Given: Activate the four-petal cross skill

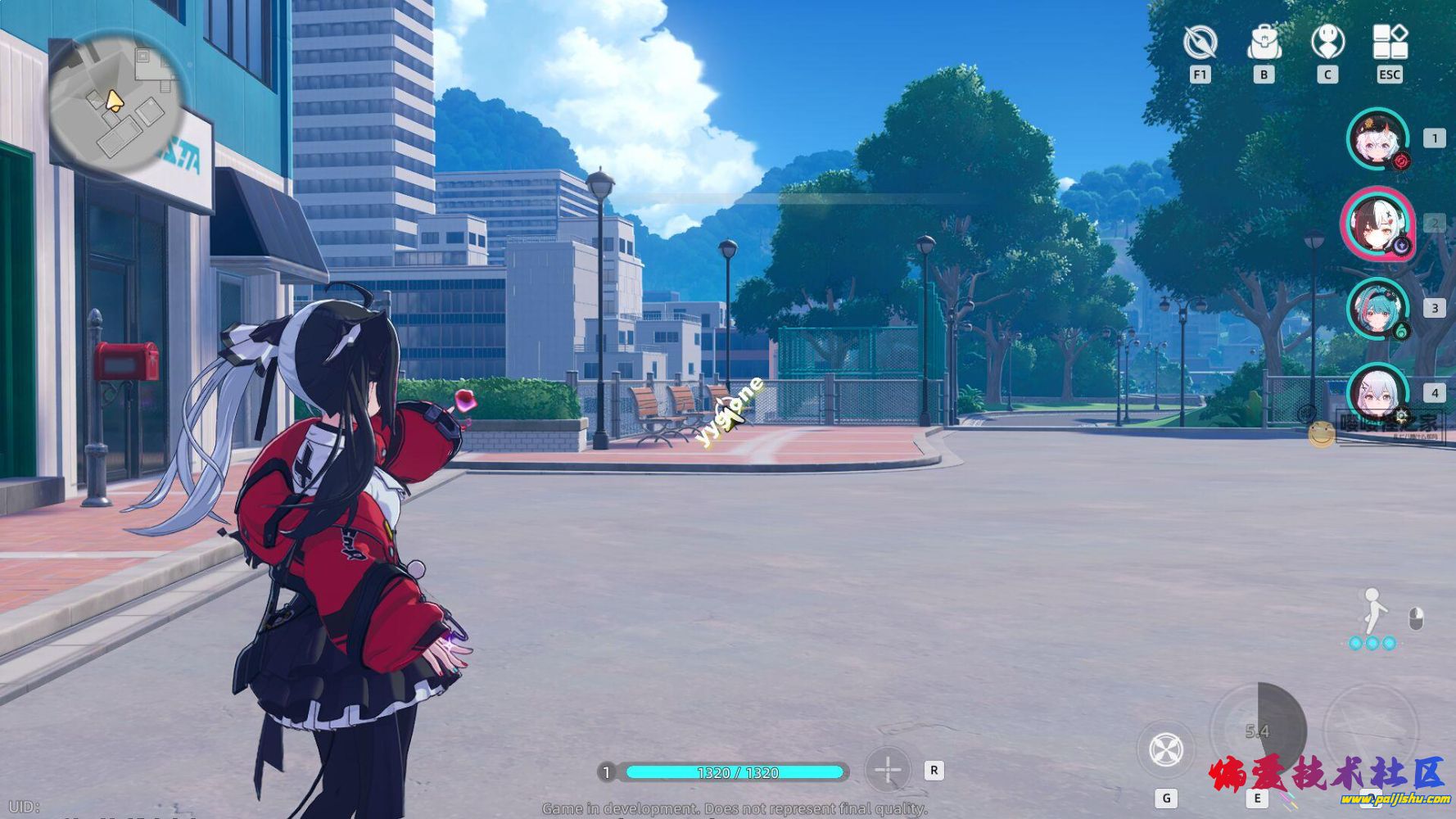Looking at the screenshot, I should pos(1166,749).
